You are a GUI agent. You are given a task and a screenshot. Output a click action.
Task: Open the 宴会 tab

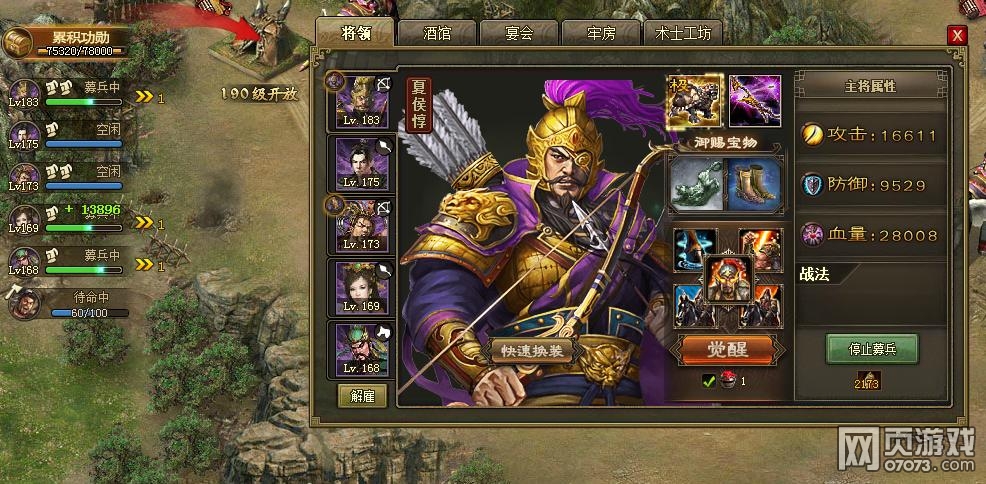coord(519,33)
